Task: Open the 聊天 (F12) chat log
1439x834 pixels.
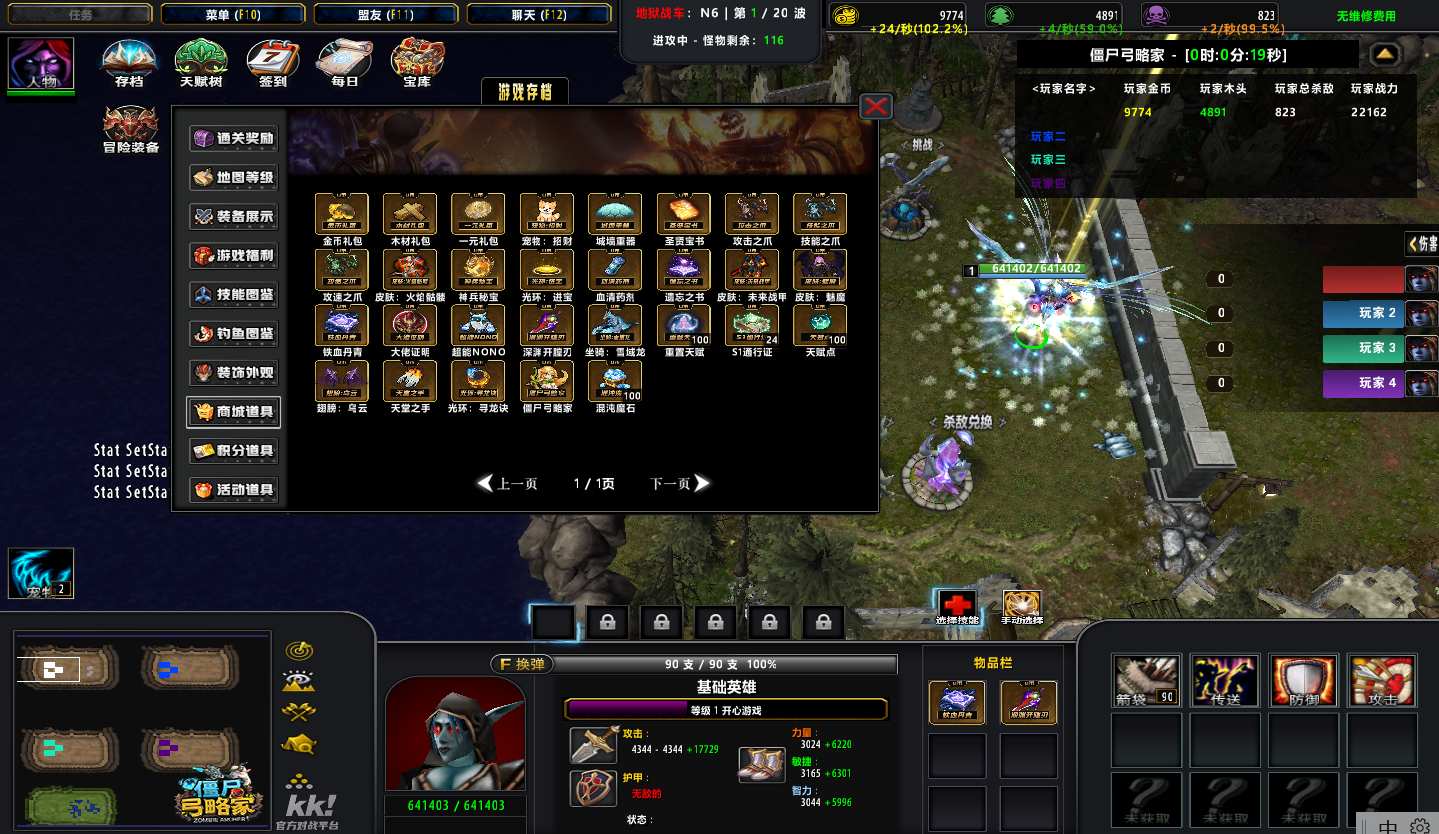Action: pos(539,14)
